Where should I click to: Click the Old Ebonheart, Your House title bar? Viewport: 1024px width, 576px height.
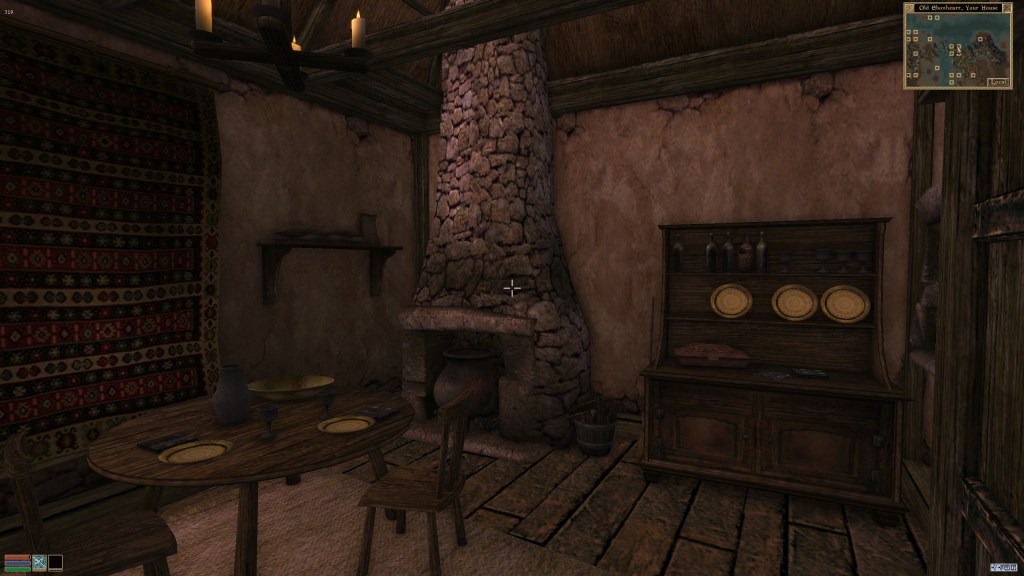[956, 7]
